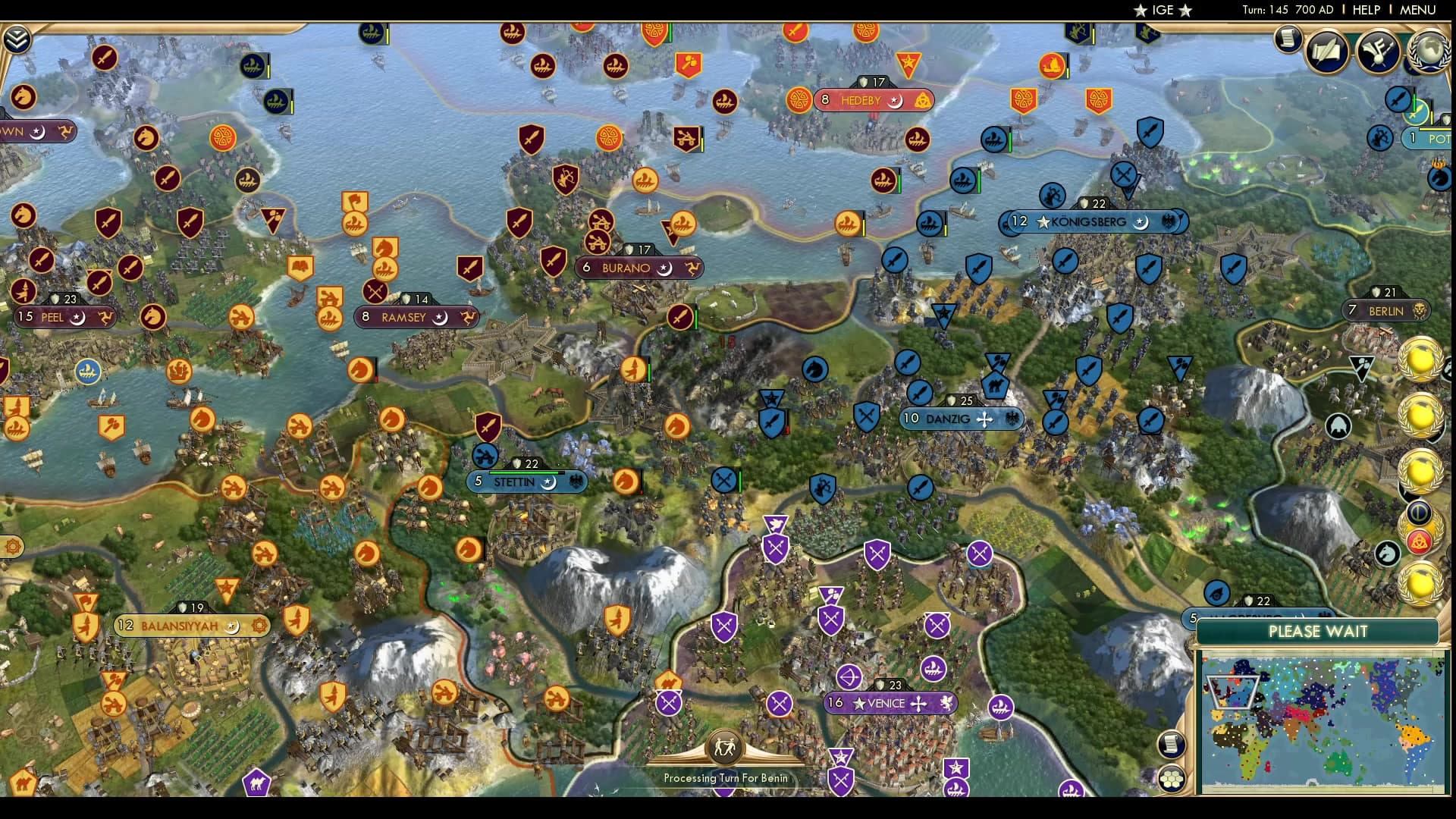
Task: Open HELP from the top bar
Action: click(x=1367, y=10)
